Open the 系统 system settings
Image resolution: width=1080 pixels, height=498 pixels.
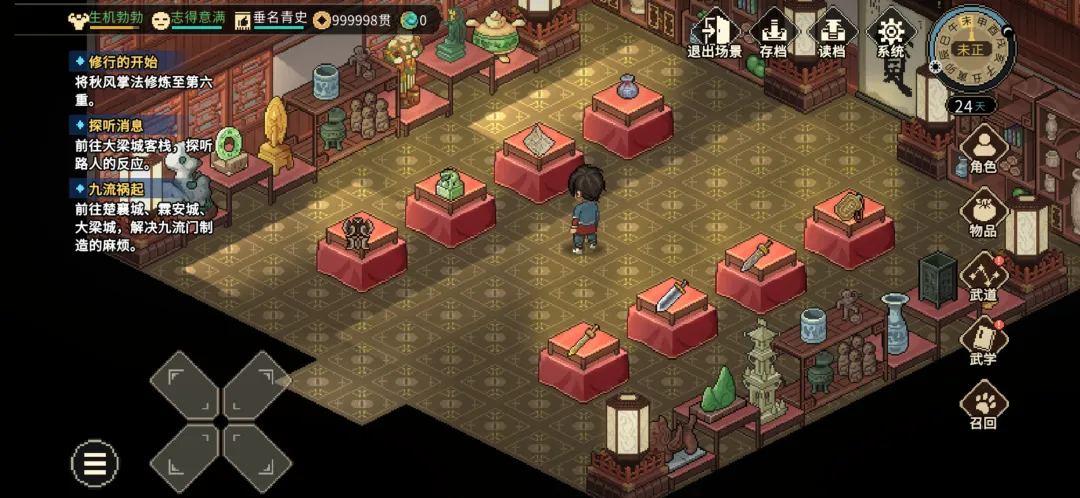pos(890,35)
